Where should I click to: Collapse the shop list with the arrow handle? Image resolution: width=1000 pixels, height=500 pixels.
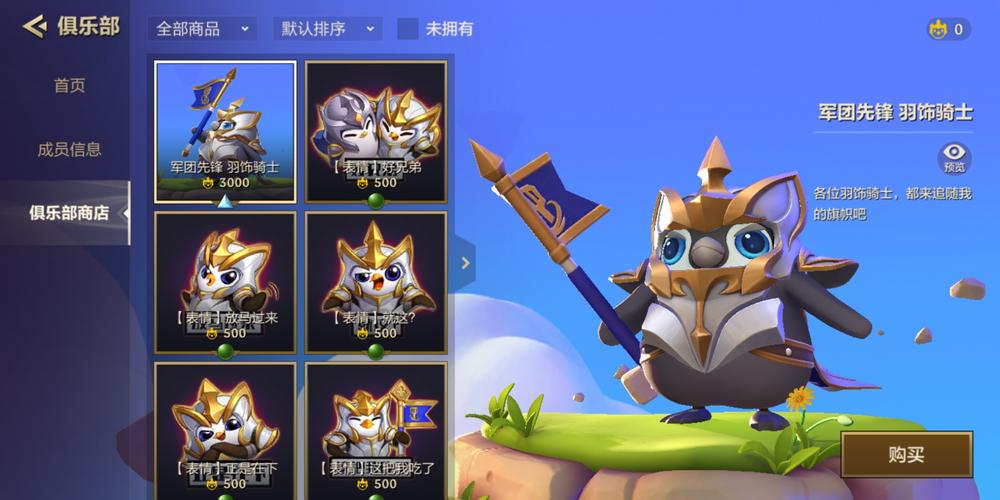[465, 263]
